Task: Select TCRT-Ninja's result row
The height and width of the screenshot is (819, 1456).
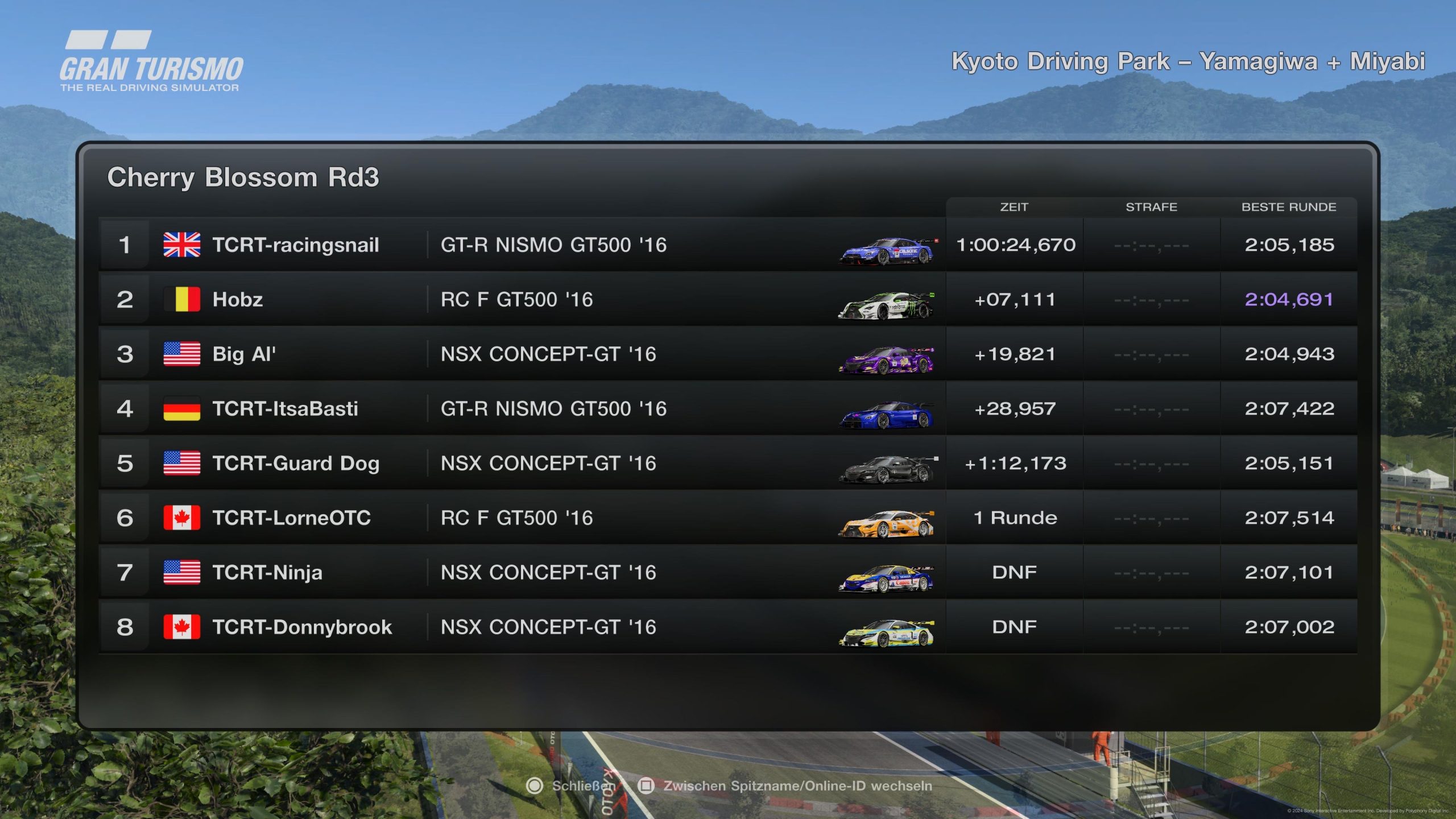Action: pos(682,572)
